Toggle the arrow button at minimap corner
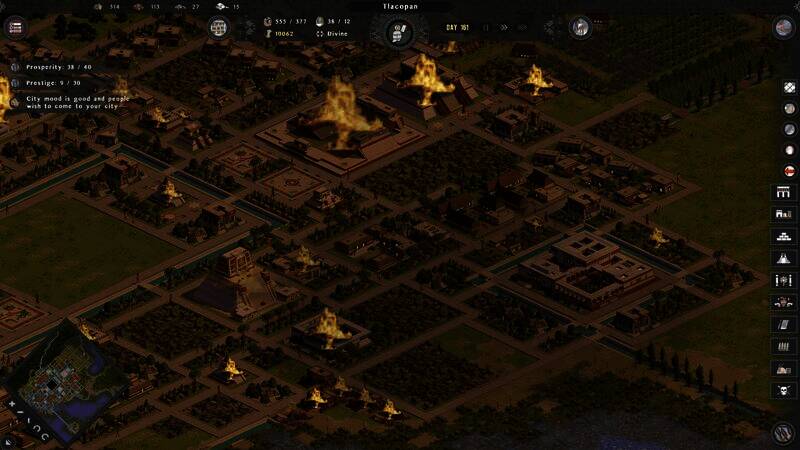Screen dimensions: 800x450 [x=9, y=442]
